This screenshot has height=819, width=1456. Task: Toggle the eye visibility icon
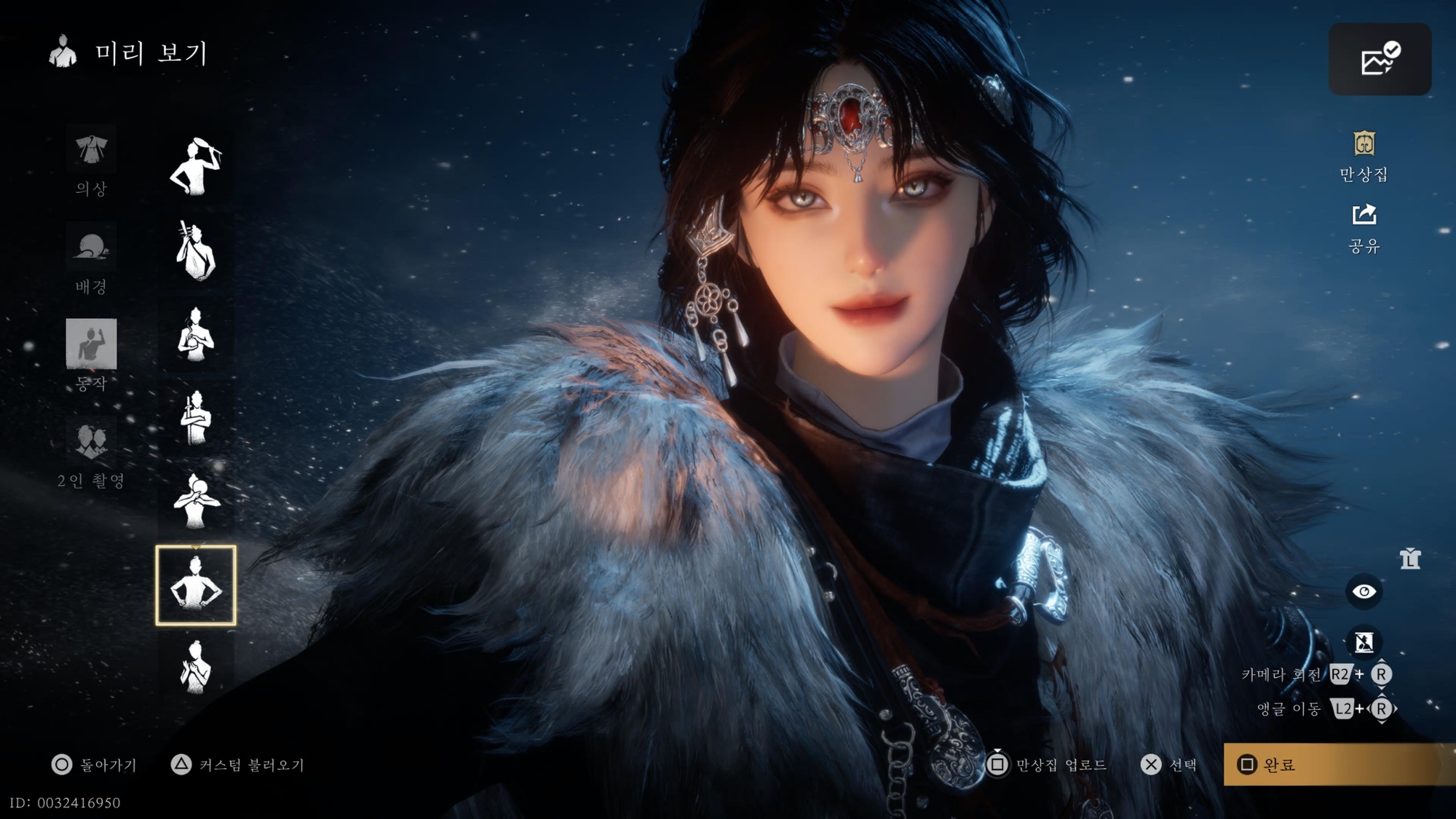click(x=1364, y=592)
